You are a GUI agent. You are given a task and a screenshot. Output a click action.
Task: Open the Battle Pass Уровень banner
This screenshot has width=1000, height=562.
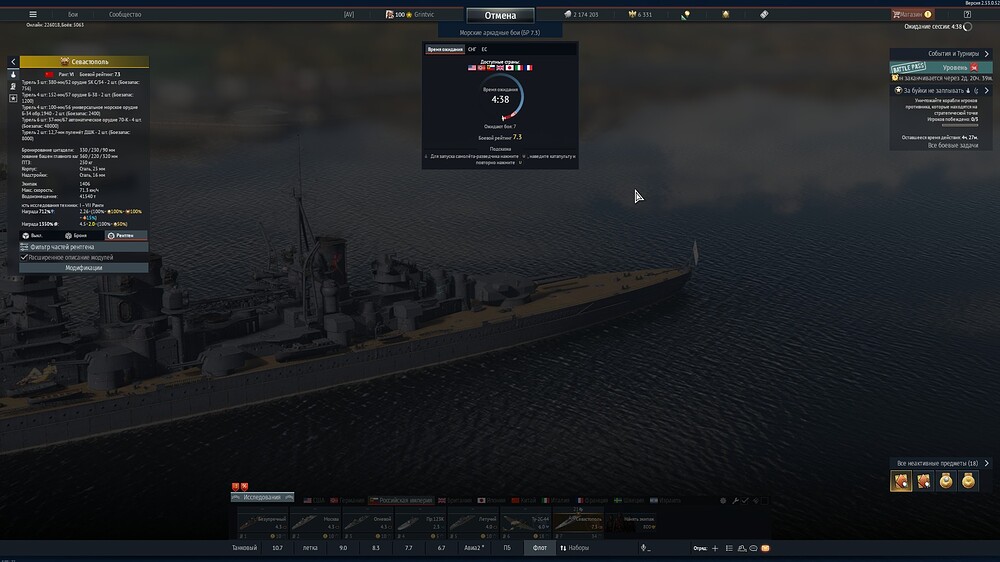pos(940,68)
